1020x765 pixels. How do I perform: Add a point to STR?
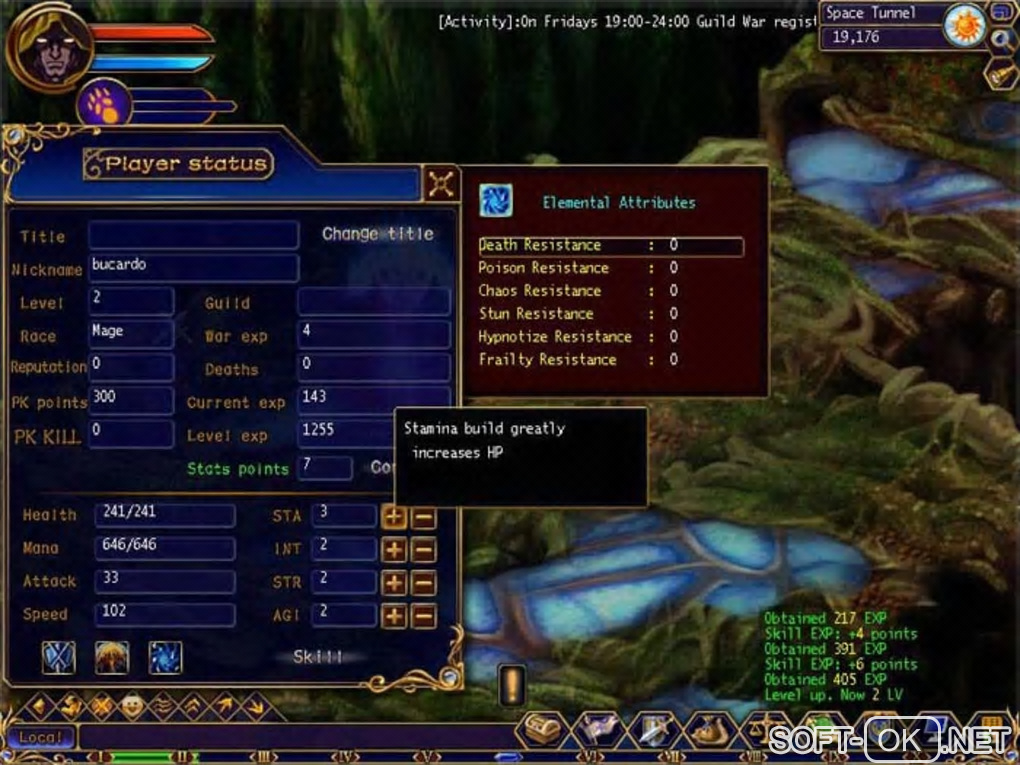click(x=394, y=583)
